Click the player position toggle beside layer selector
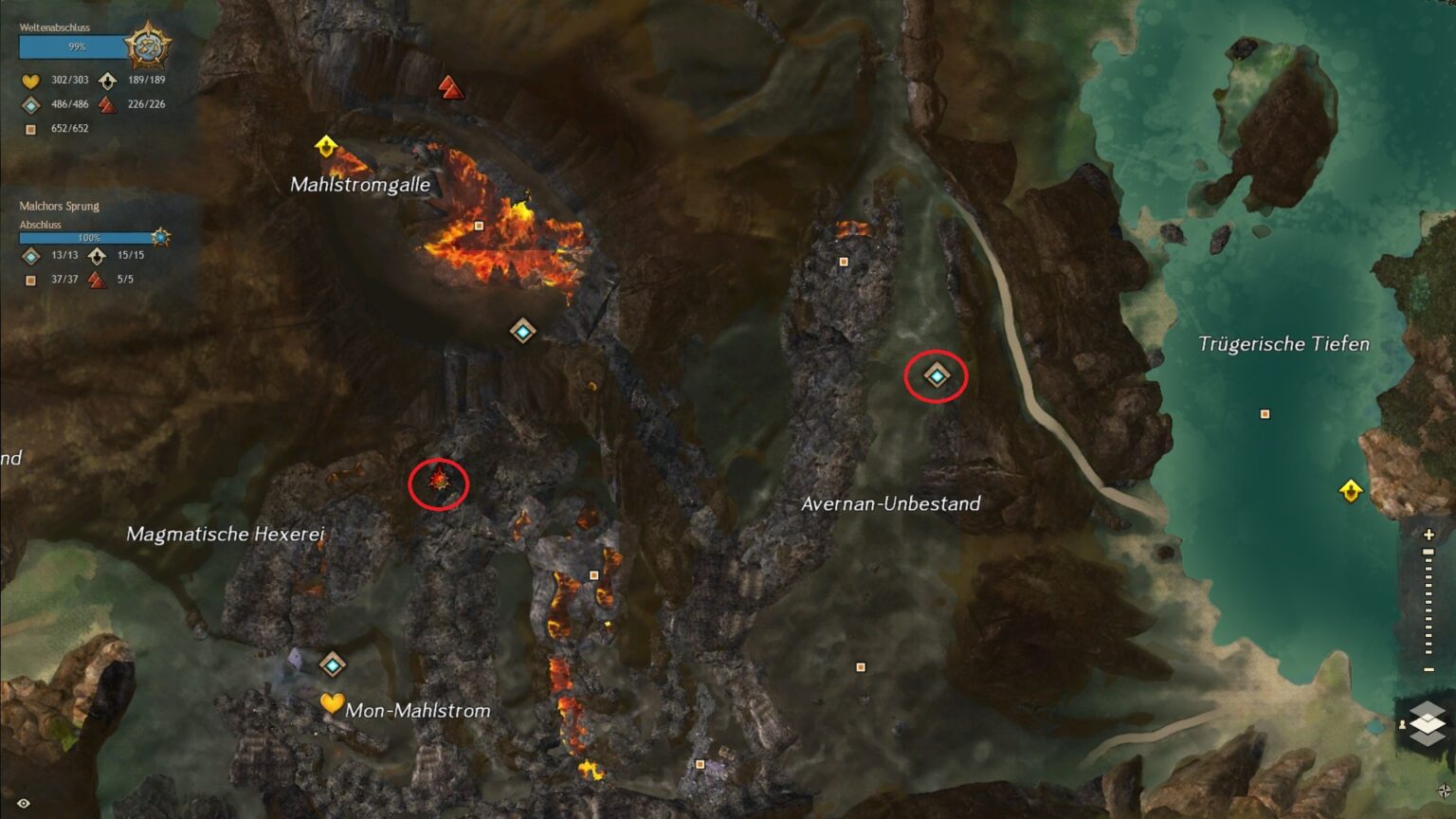This screenshot has height=819, width=1456. point(1404,725)
